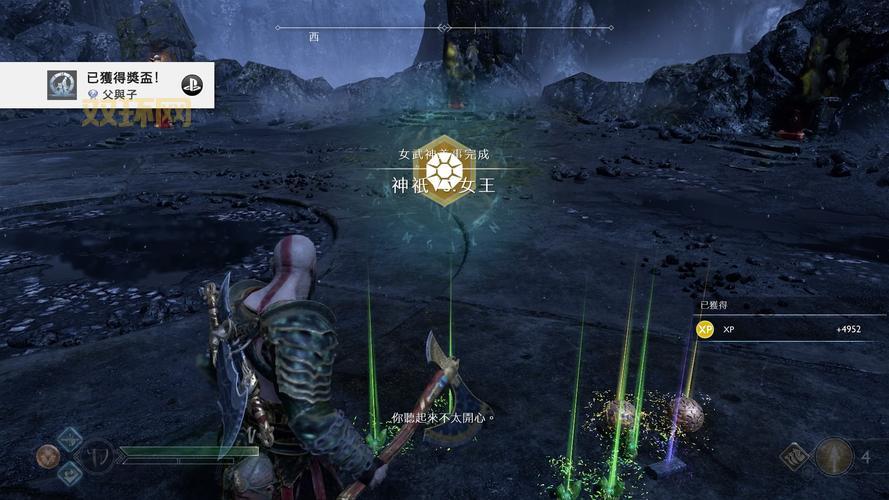
Task: Click the central shield rune emblem
Action: tap(96, 457)
